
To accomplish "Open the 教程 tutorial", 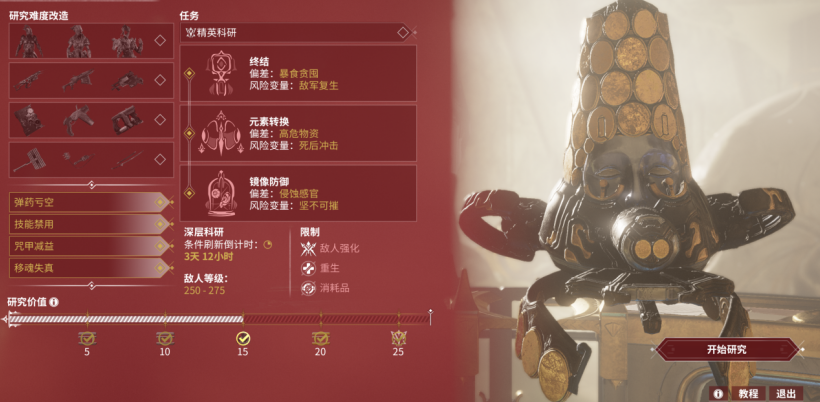I will 748,393.
